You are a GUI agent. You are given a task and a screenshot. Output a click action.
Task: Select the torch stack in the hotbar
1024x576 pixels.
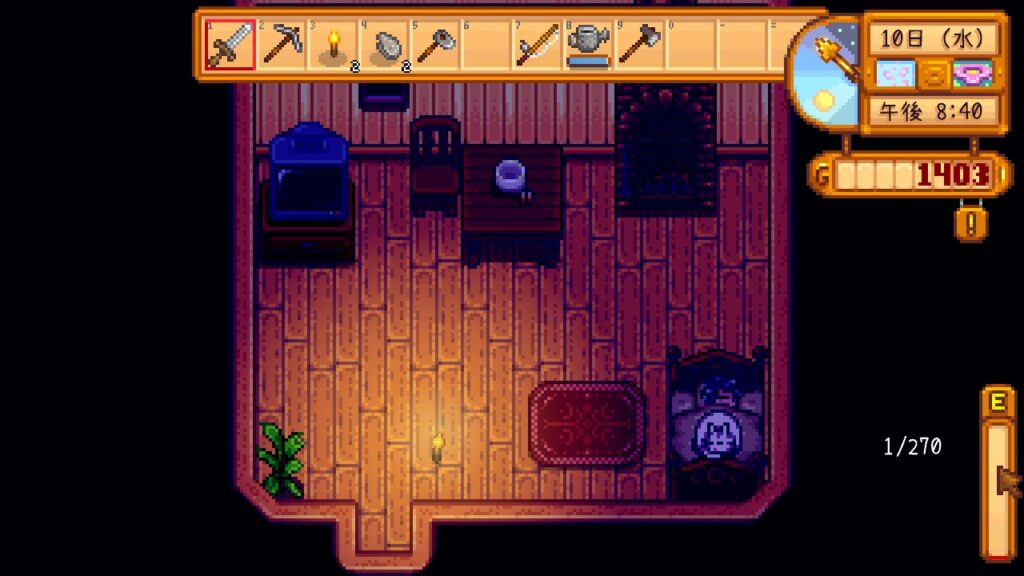(332, 45)
